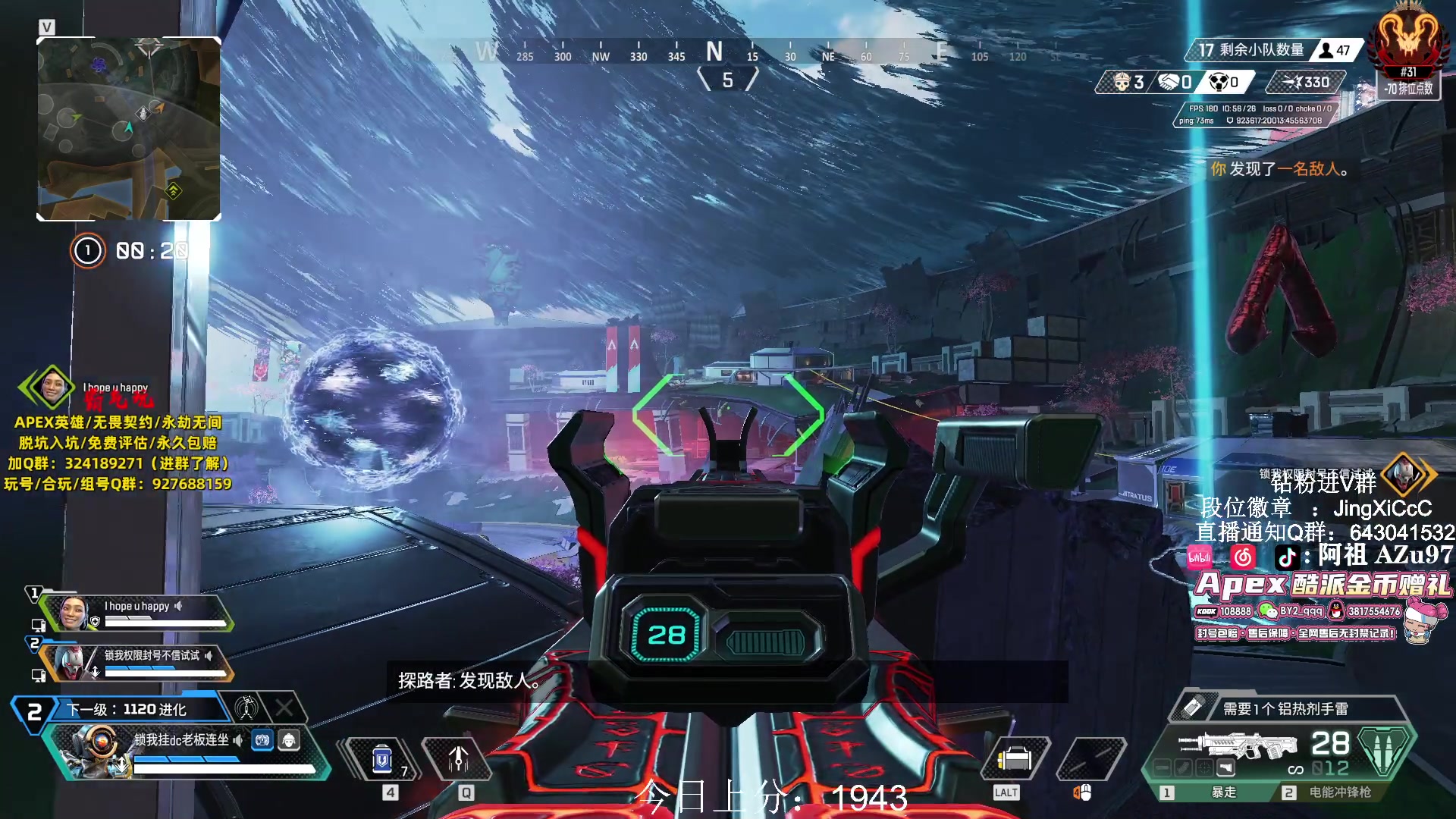Click the ring countdown round indicator
1456x819 pixels.
click(87, 250)
